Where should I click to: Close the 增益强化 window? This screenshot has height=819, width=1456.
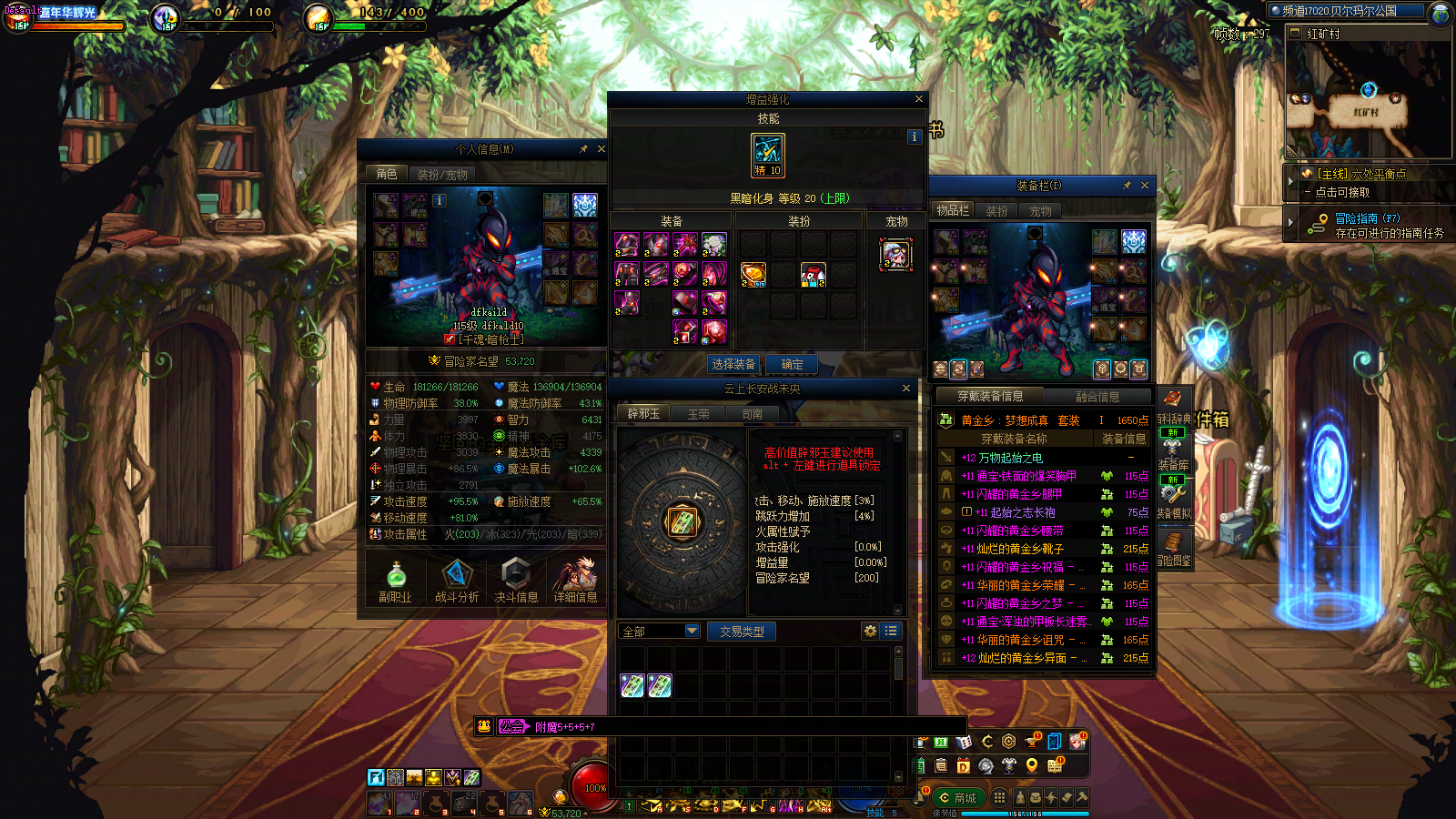tap(918, 98)
